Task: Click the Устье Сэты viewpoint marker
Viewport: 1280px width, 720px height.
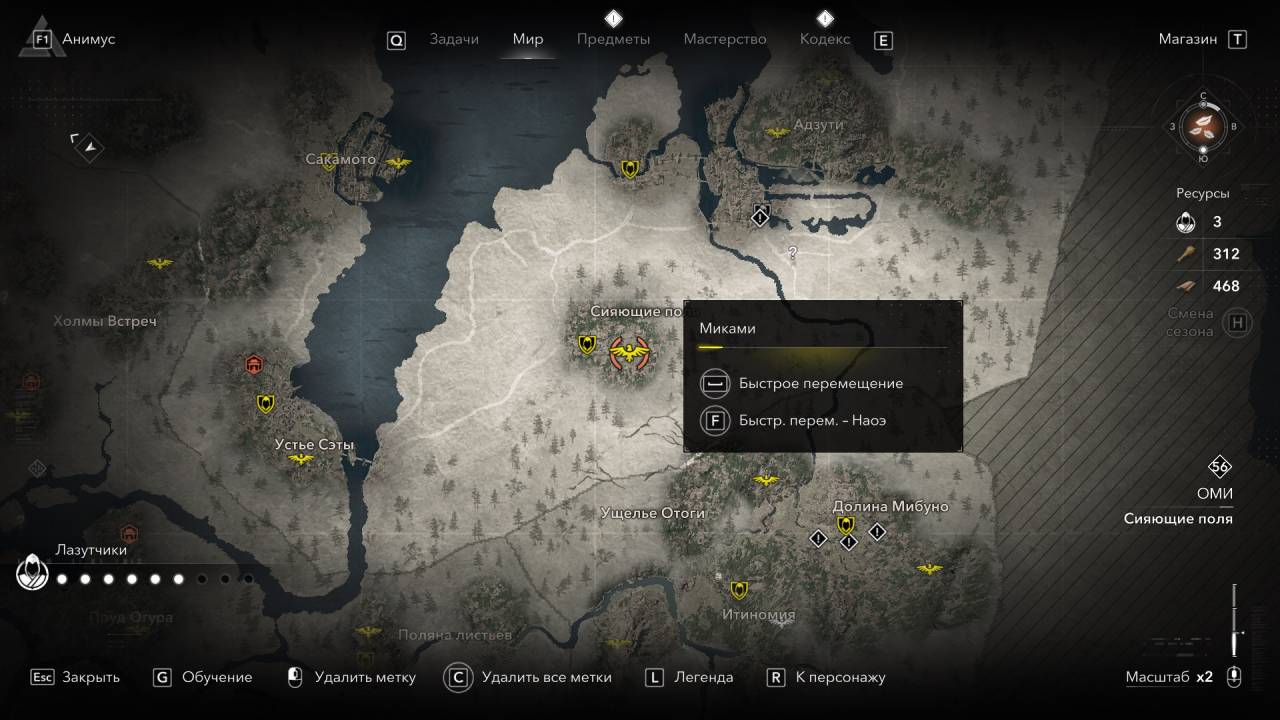Action: 300,459
